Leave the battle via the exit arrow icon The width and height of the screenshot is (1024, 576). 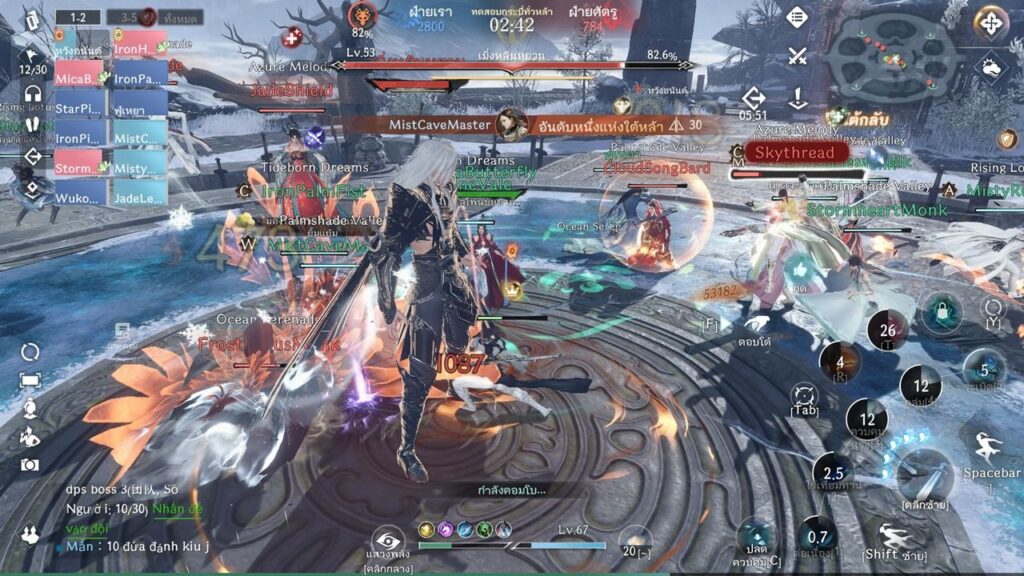tap(754, 97)
